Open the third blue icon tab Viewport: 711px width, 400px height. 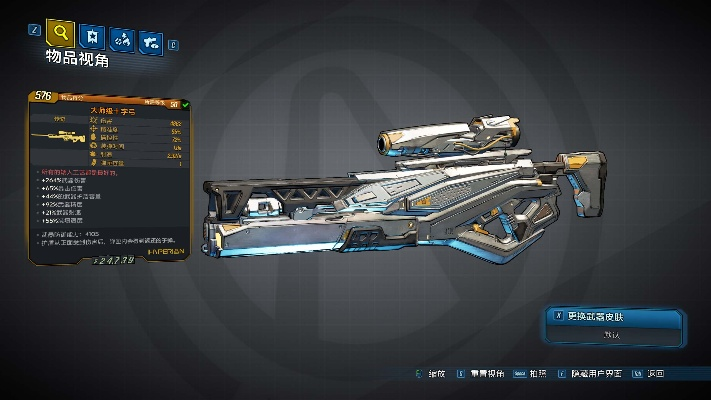tap(123, 40)
